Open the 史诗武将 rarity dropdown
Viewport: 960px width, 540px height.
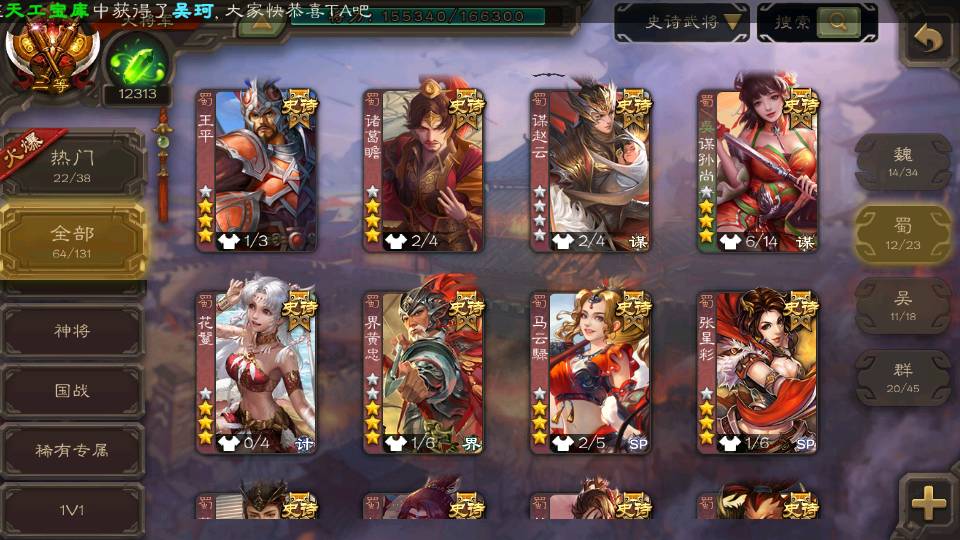point(681,22)
